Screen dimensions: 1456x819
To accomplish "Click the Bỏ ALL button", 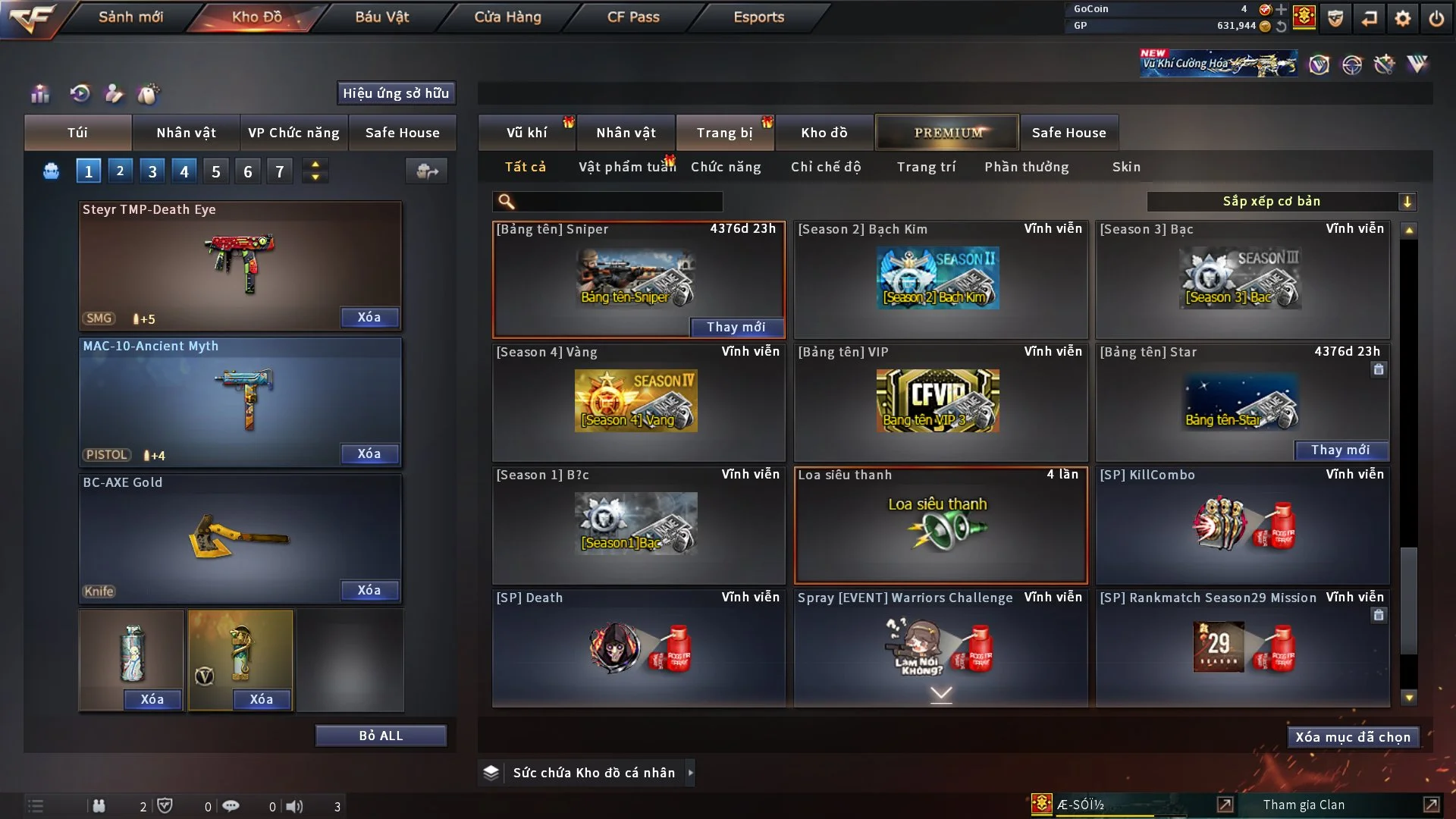I will click(381, 736).
